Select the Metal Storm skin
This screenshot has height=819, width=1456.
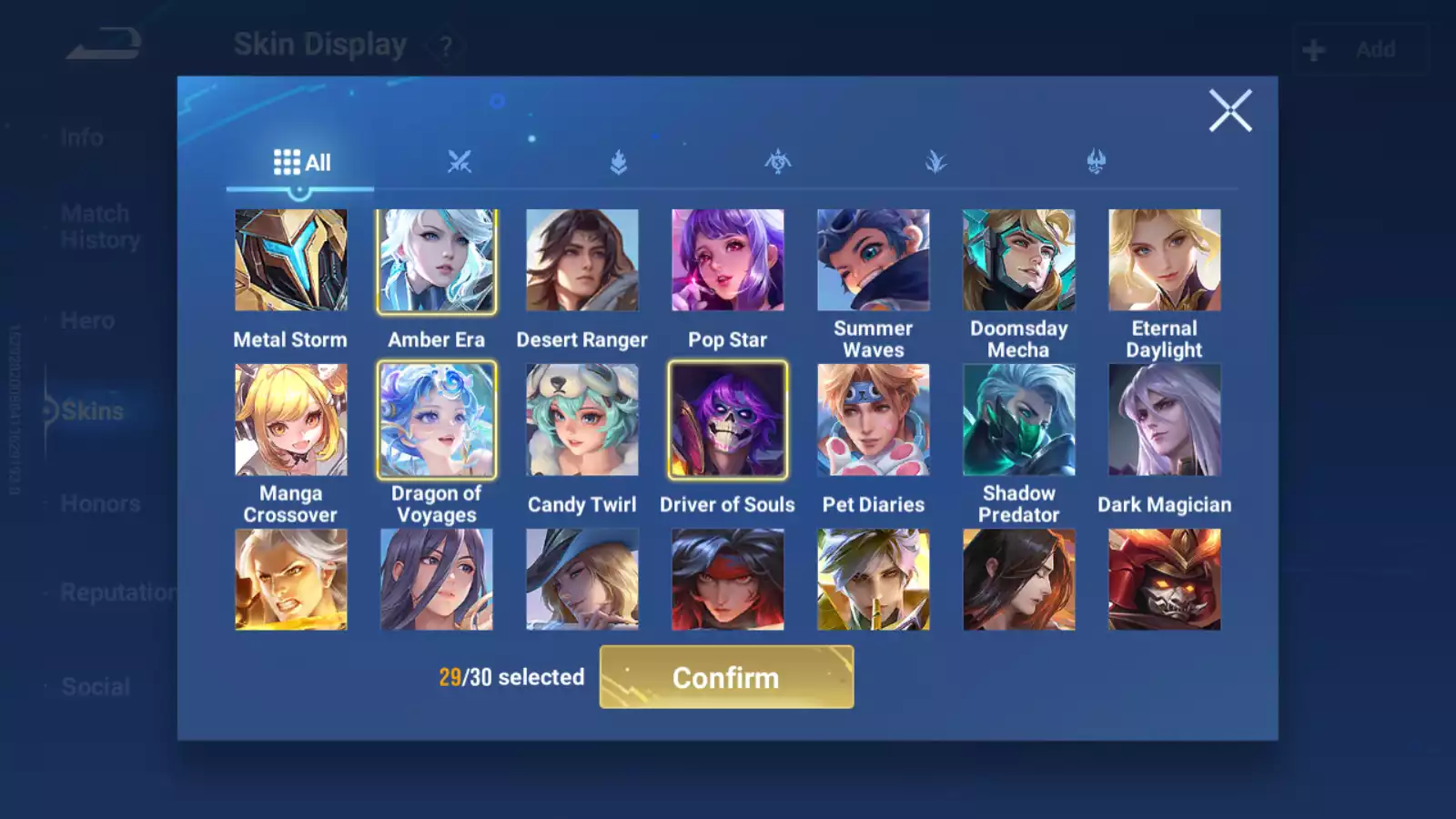[x=290, y=261]
